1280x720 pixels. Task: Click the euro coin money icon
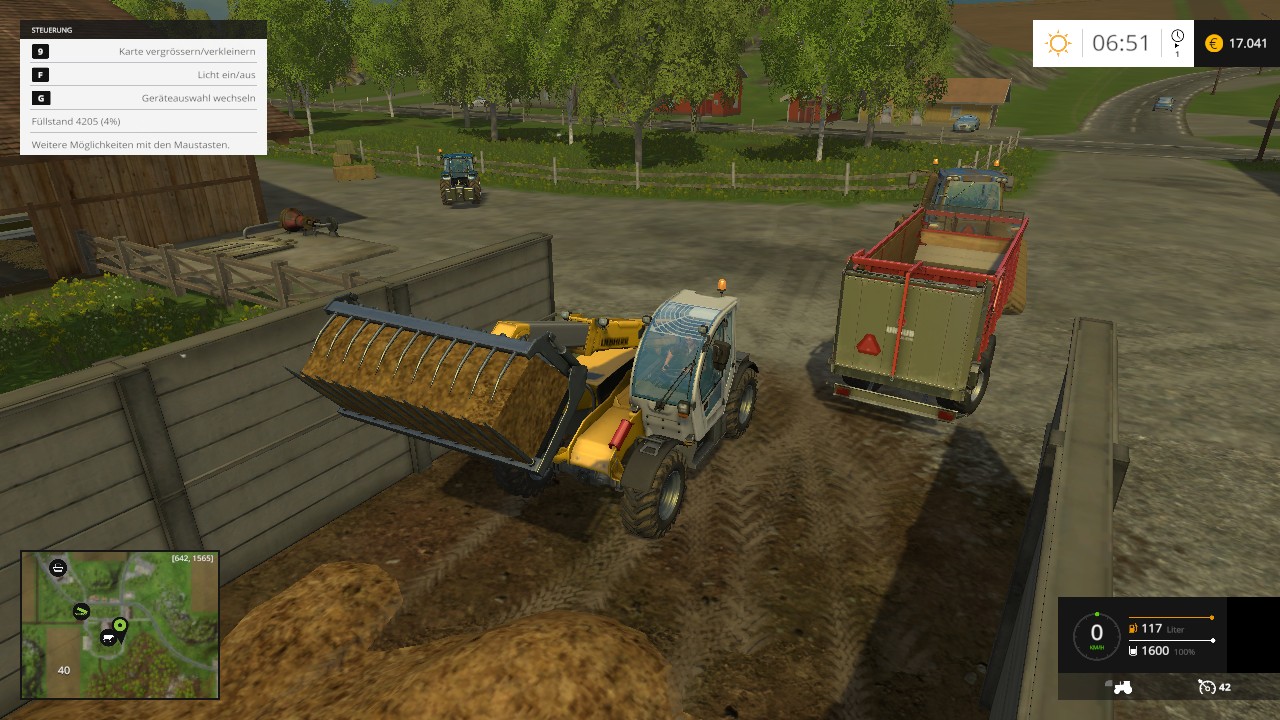(1214, 43)
